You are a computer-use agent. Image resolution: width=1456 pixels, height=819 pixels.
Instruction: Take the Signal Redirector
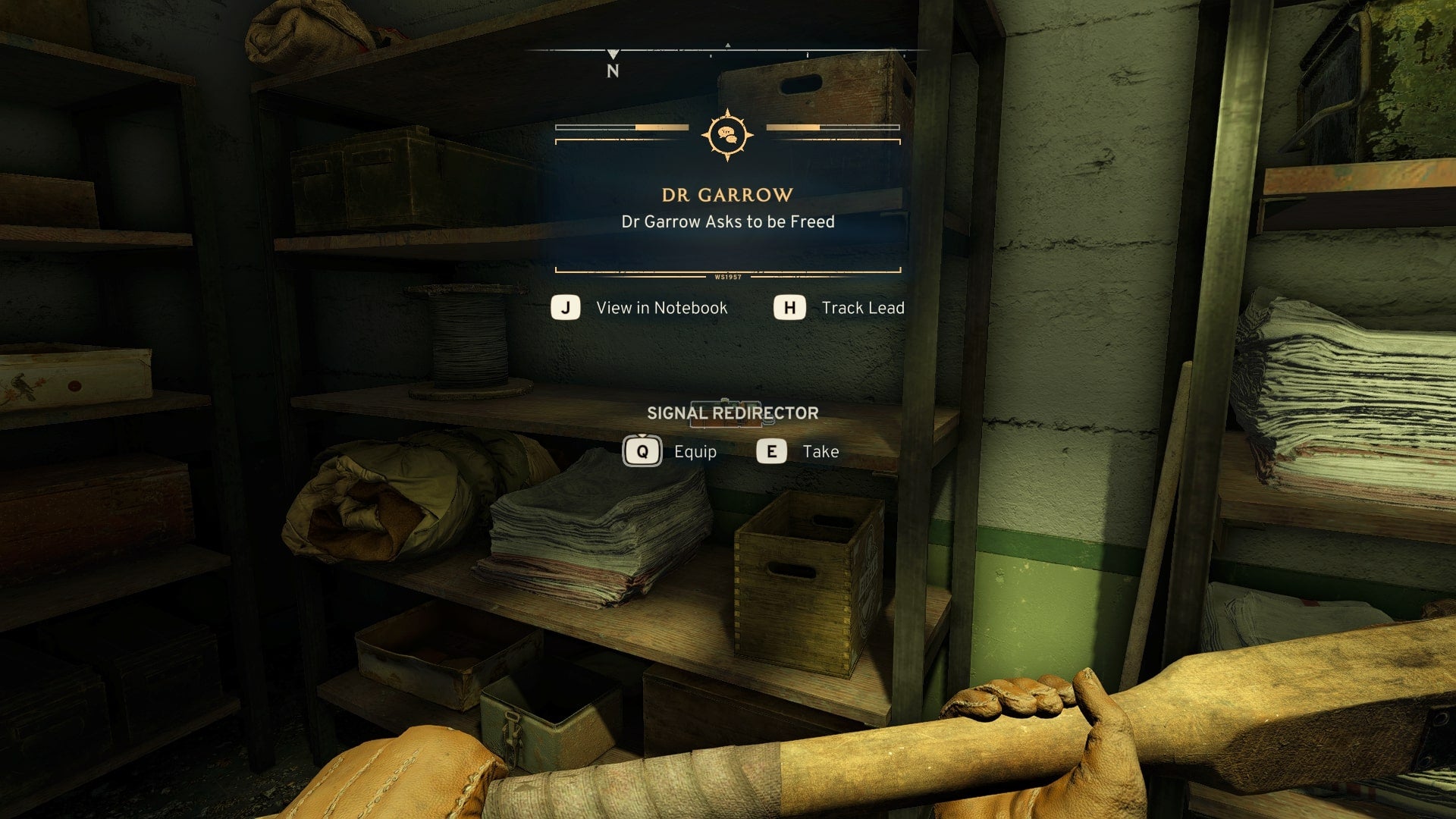798,452
